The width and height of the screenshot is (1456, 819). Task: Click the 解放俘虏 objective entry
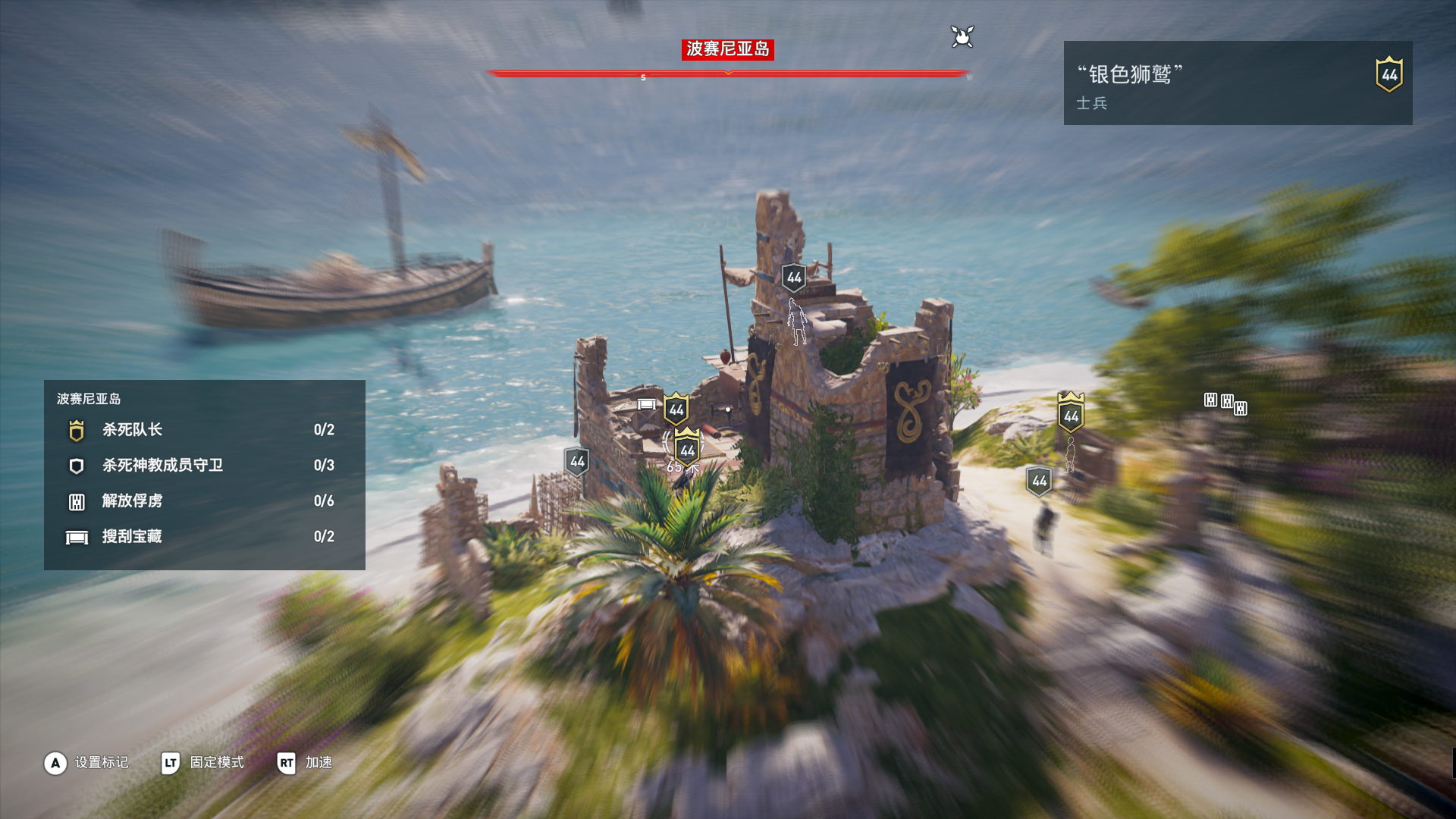click(x=203, y=501)
